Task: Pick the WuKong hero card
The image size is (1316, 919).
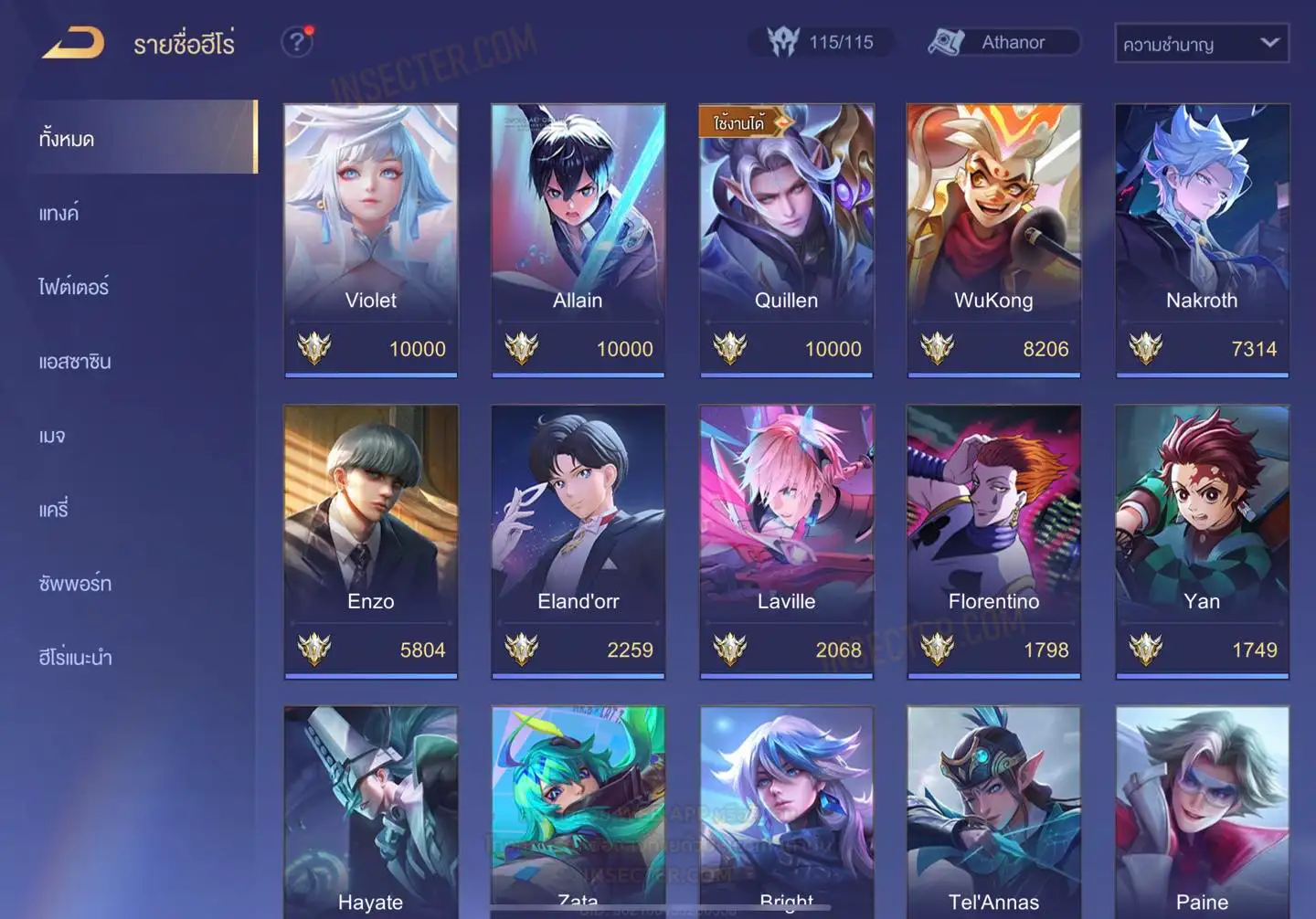Action: (x=993, y=239)
